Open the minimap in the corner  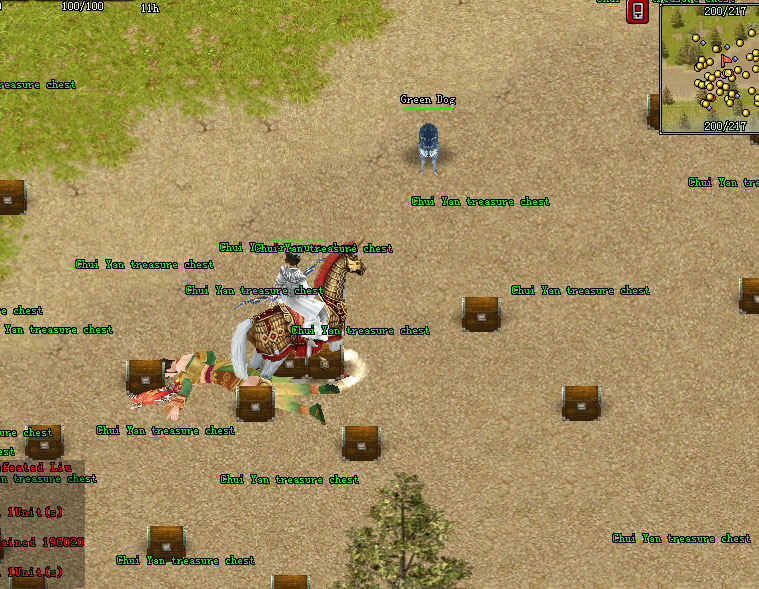(709, 68)
